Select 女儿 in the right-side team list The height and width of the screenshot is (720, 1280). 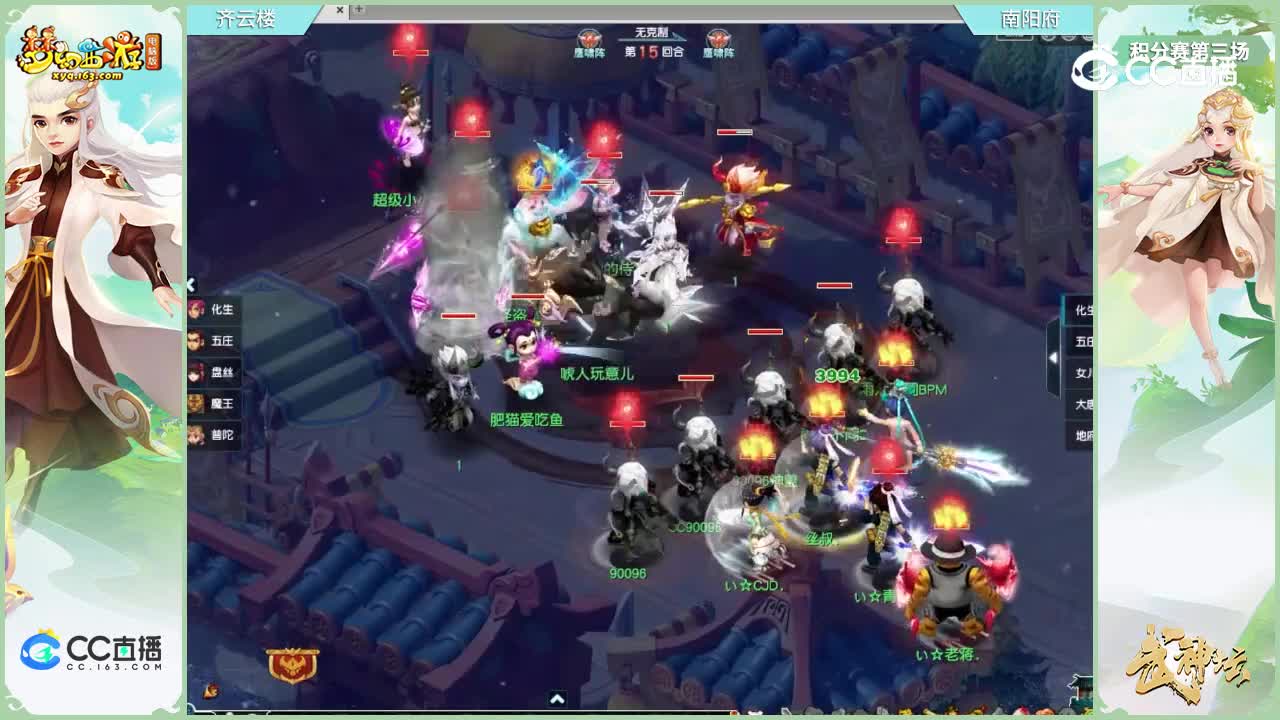click(1084, 370)
